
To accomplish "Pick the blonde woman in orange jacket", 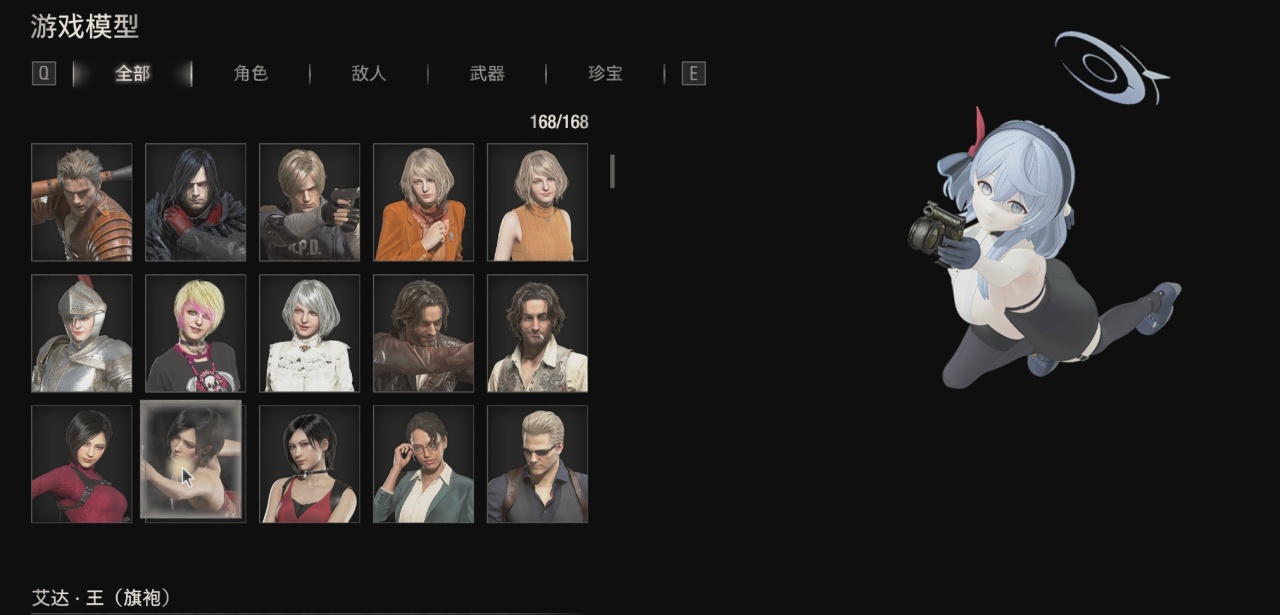I will [424, 202].
